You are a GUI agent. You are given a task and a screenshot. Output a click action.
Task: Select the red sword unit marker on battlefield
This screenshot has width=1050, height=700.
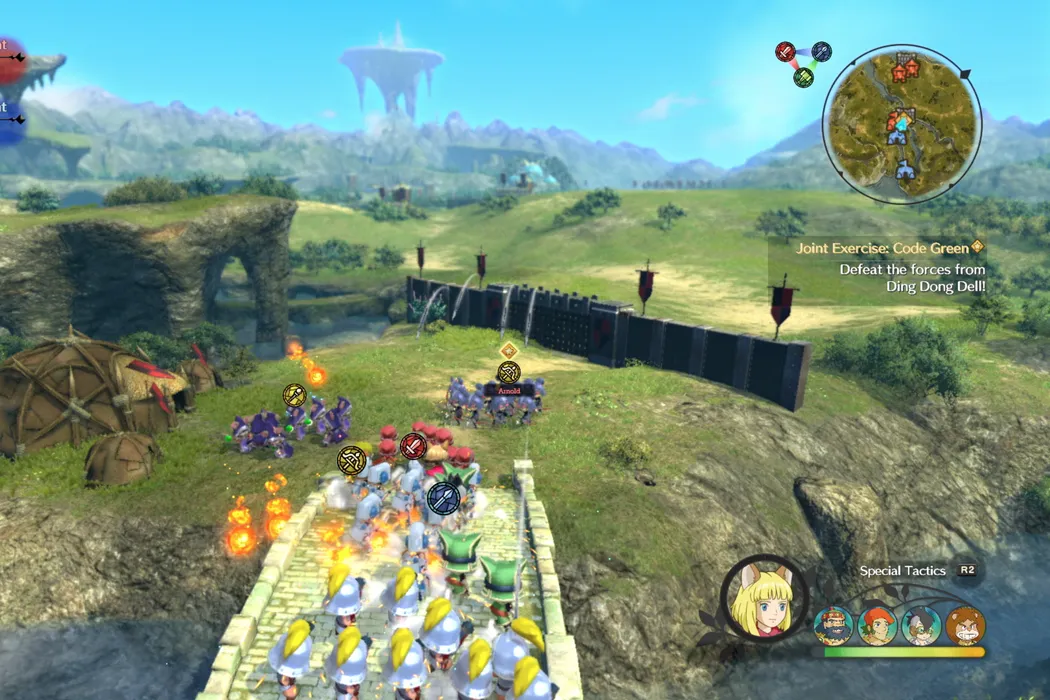414,446
